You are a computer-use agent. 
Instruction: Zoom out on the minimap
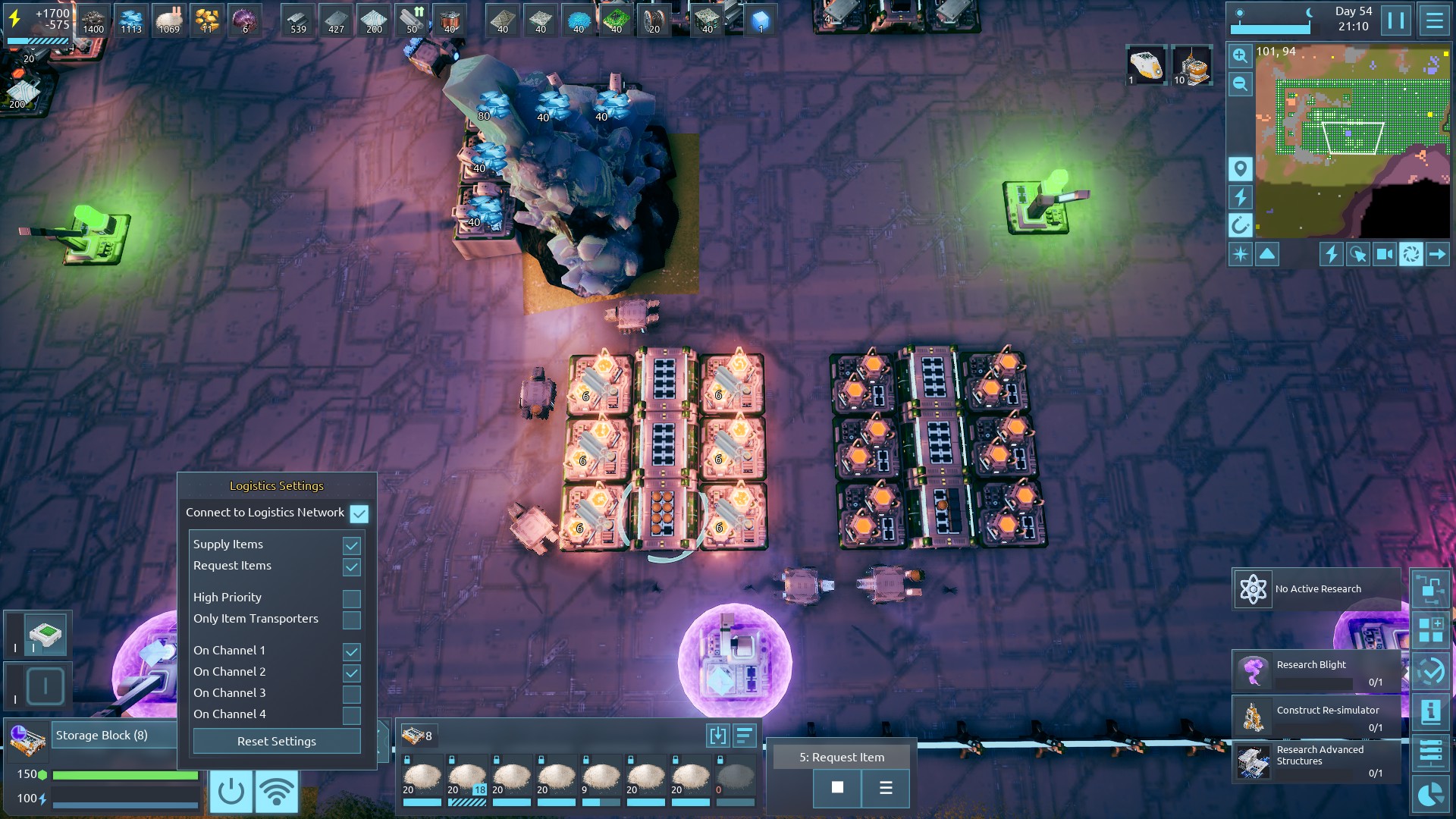point(1240,83)
